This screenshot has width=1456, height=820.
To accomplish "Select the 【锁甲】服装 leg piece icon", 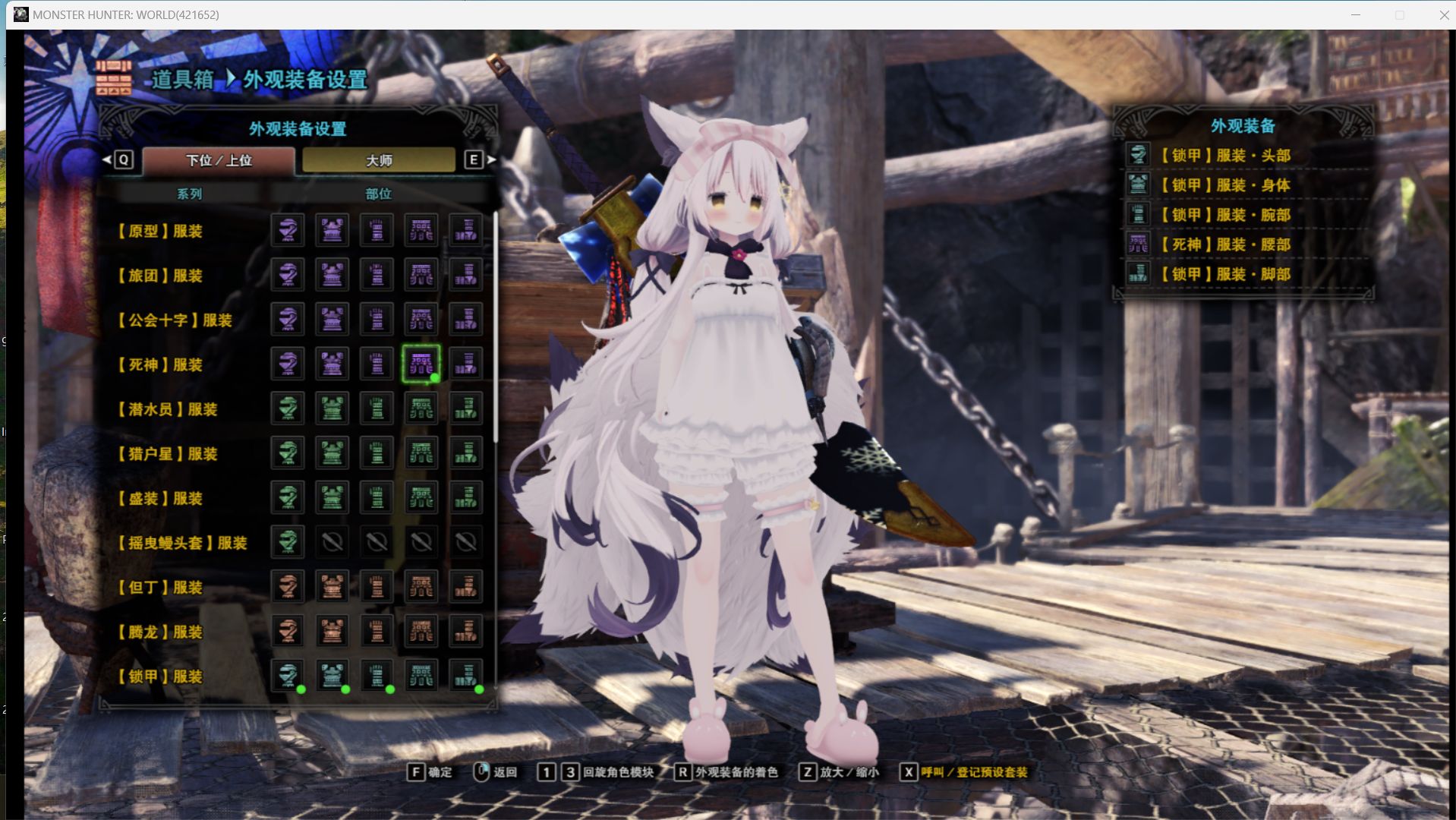I will [x=466, y=676].
